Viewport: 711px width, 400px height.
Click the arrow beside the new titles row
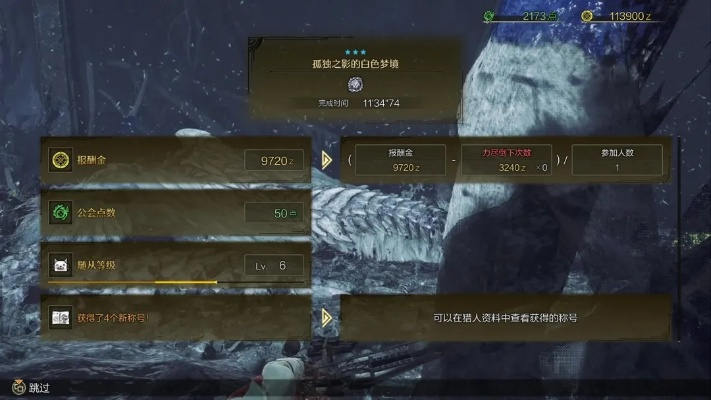327,317
